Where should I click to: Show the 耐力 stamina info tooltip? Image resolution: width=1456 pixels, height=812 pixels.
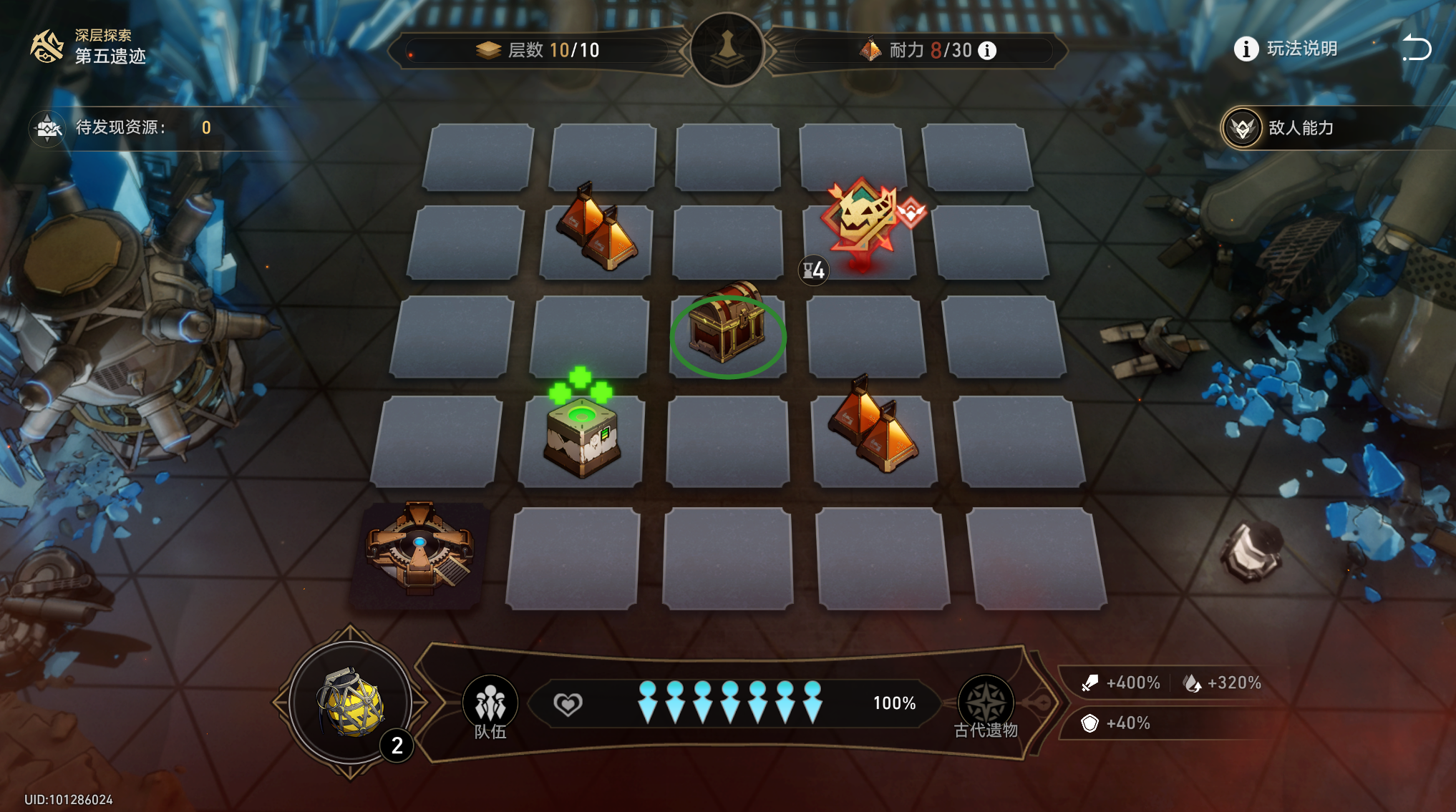pos(987,51)
